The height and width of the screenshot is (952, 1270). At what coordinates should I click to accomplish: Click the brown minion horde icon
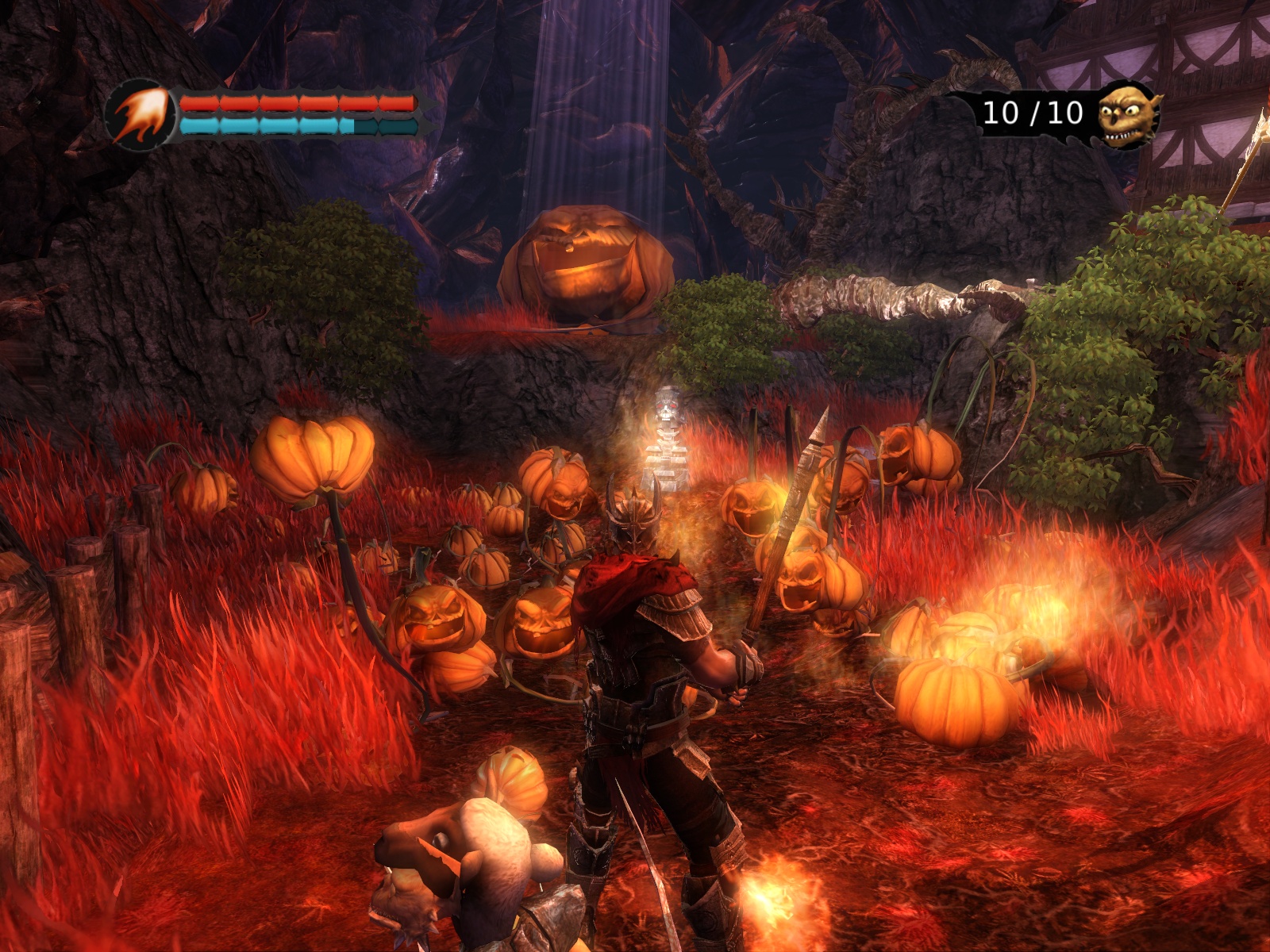[1128, 115]
